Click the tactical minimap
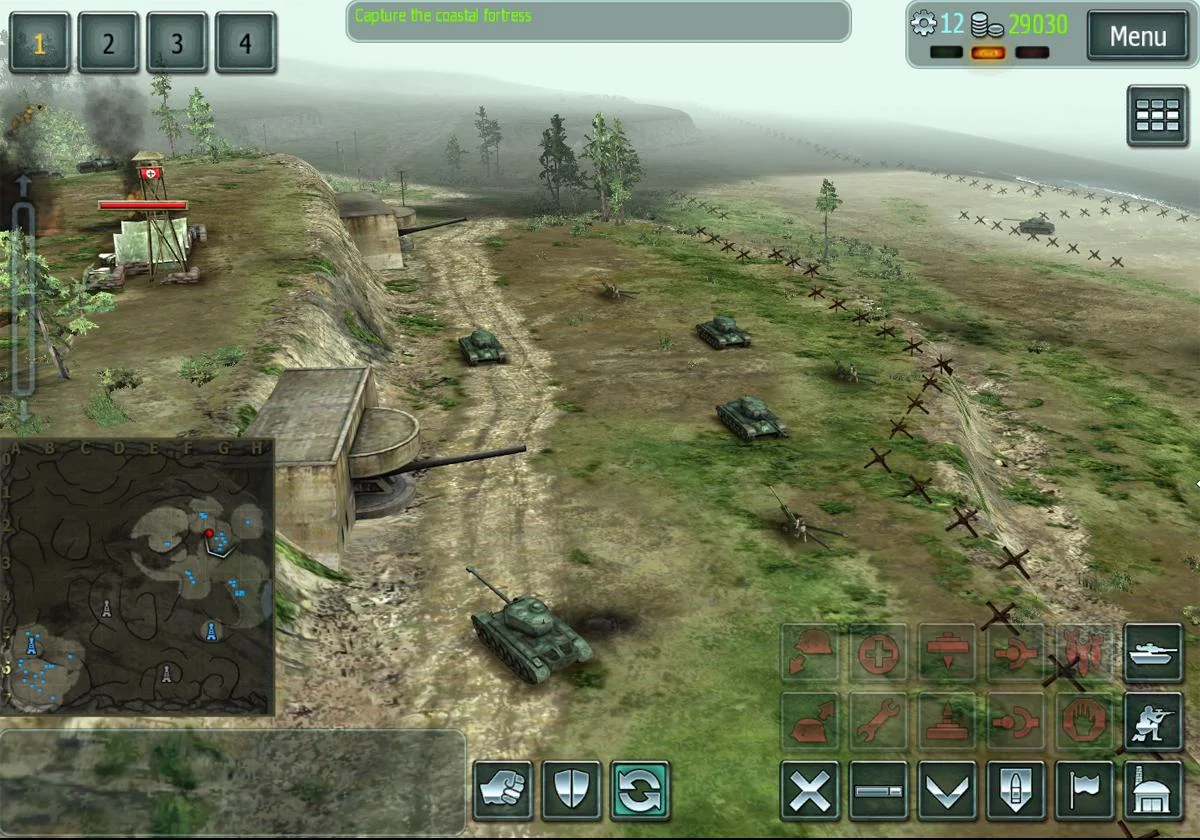This screenshot has width=1200, height=840. point(137,577)
